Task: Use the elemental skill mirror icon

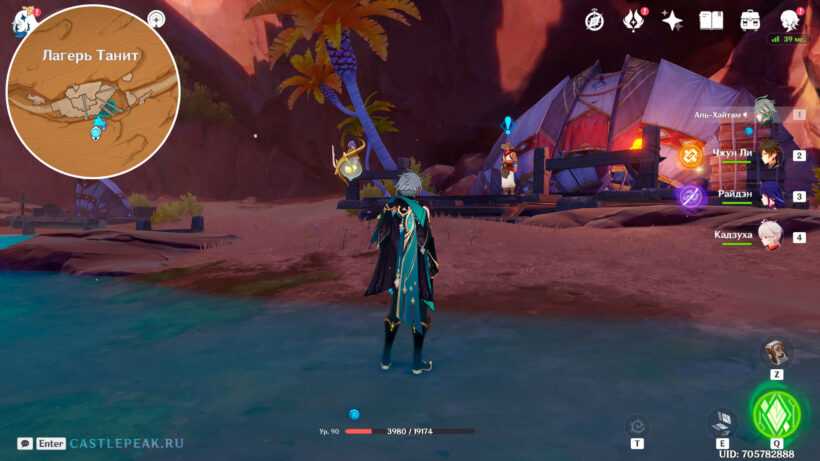Action: (721, 421)
